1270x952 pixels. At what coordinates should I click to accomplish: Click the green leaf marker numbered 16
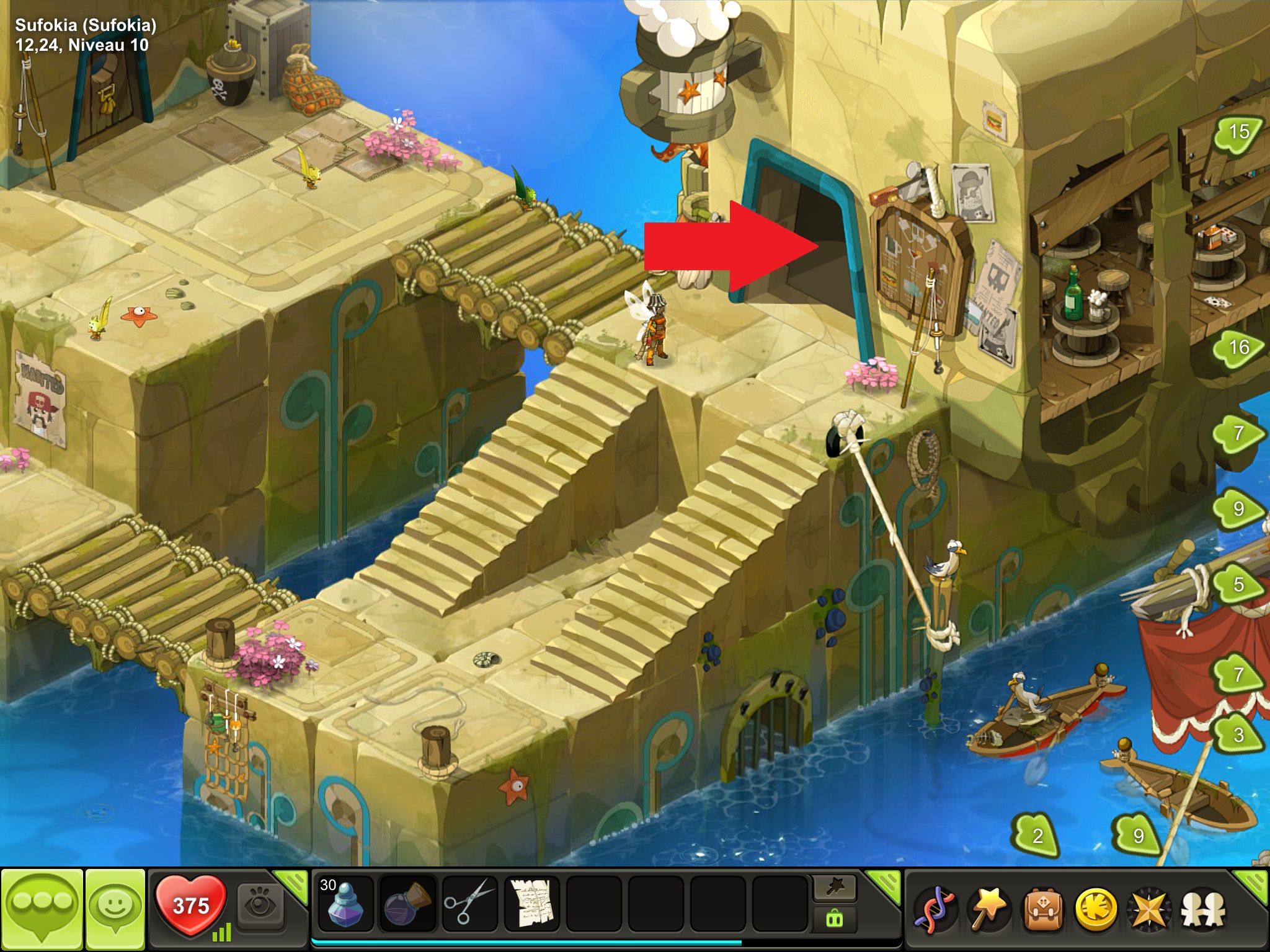(1238, 348)
